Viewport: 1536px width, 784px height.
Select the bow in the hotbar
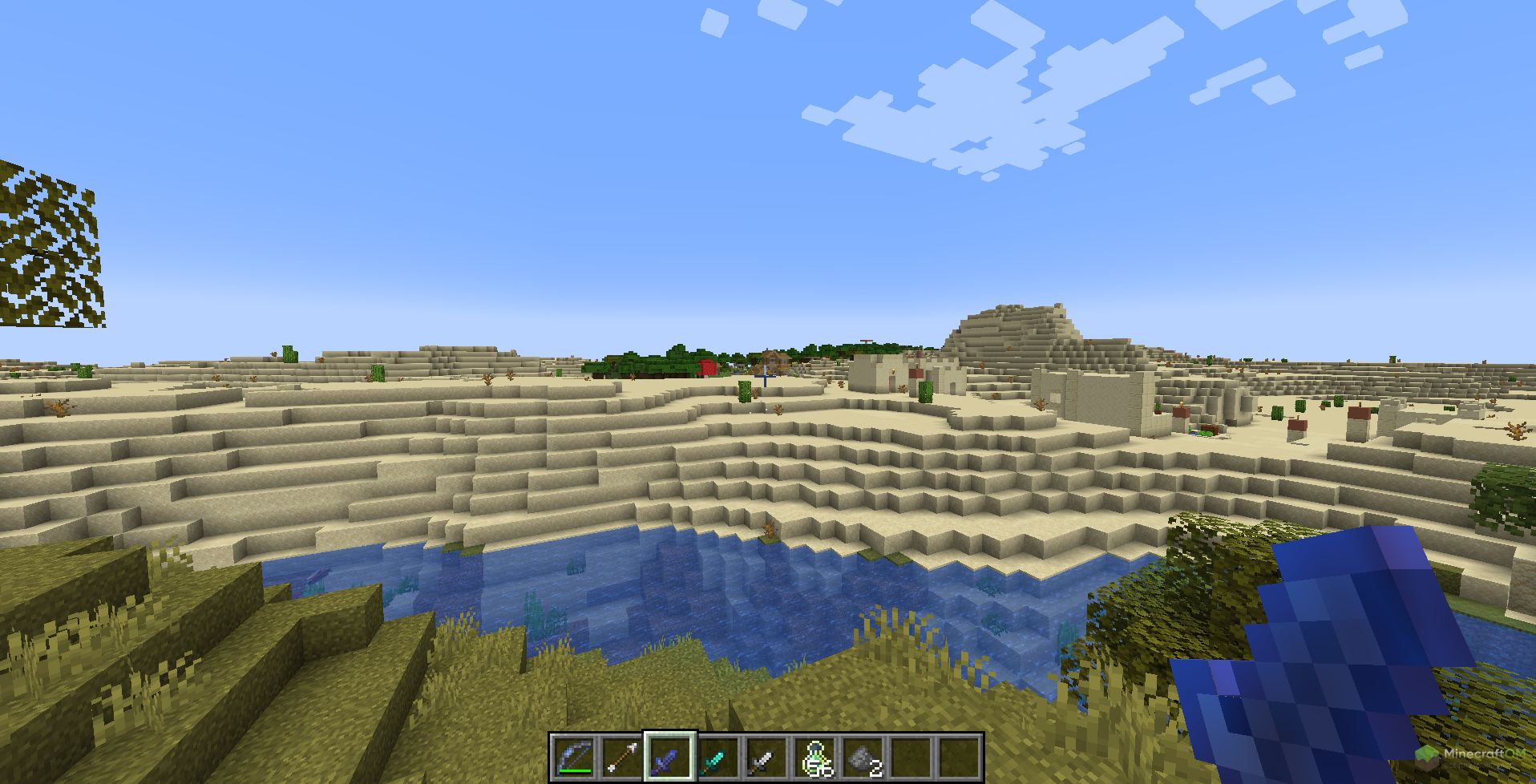[x=574, y=757]
